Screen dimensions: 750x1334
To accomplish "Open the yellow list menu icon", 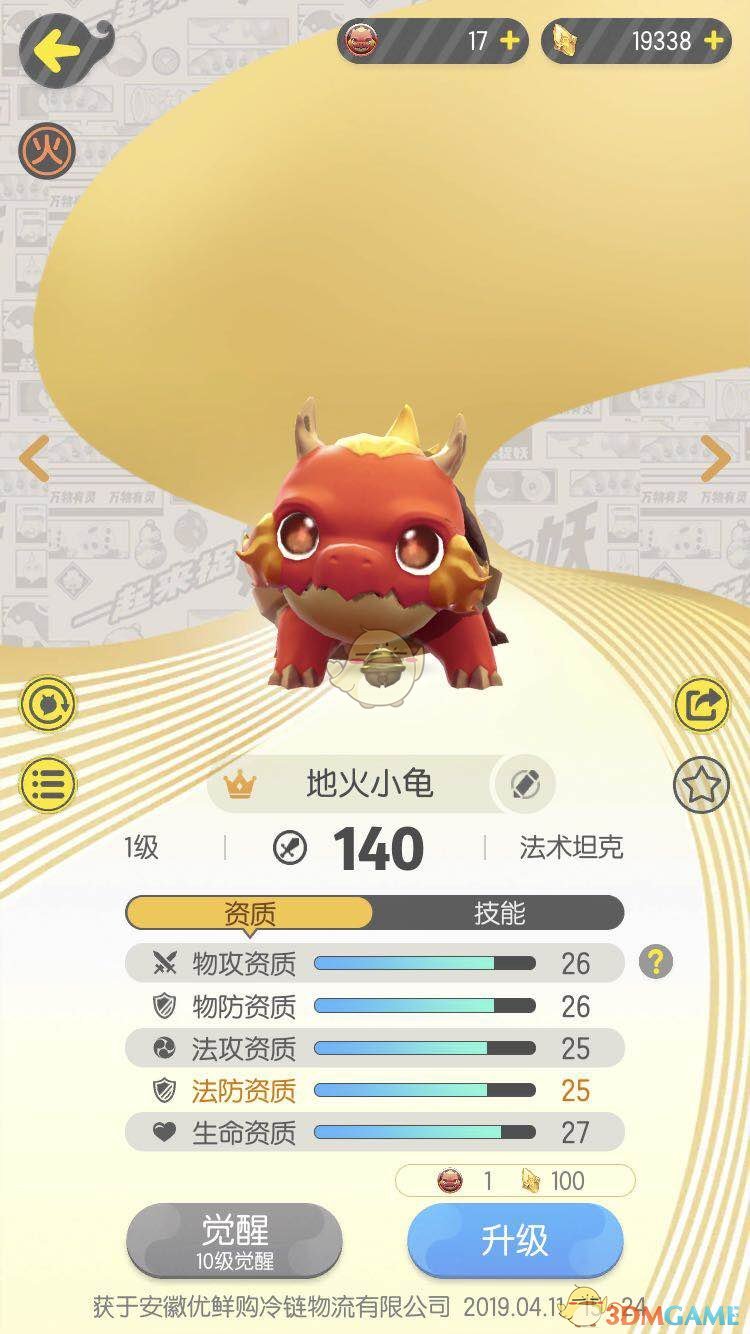I will click(47, 784).
